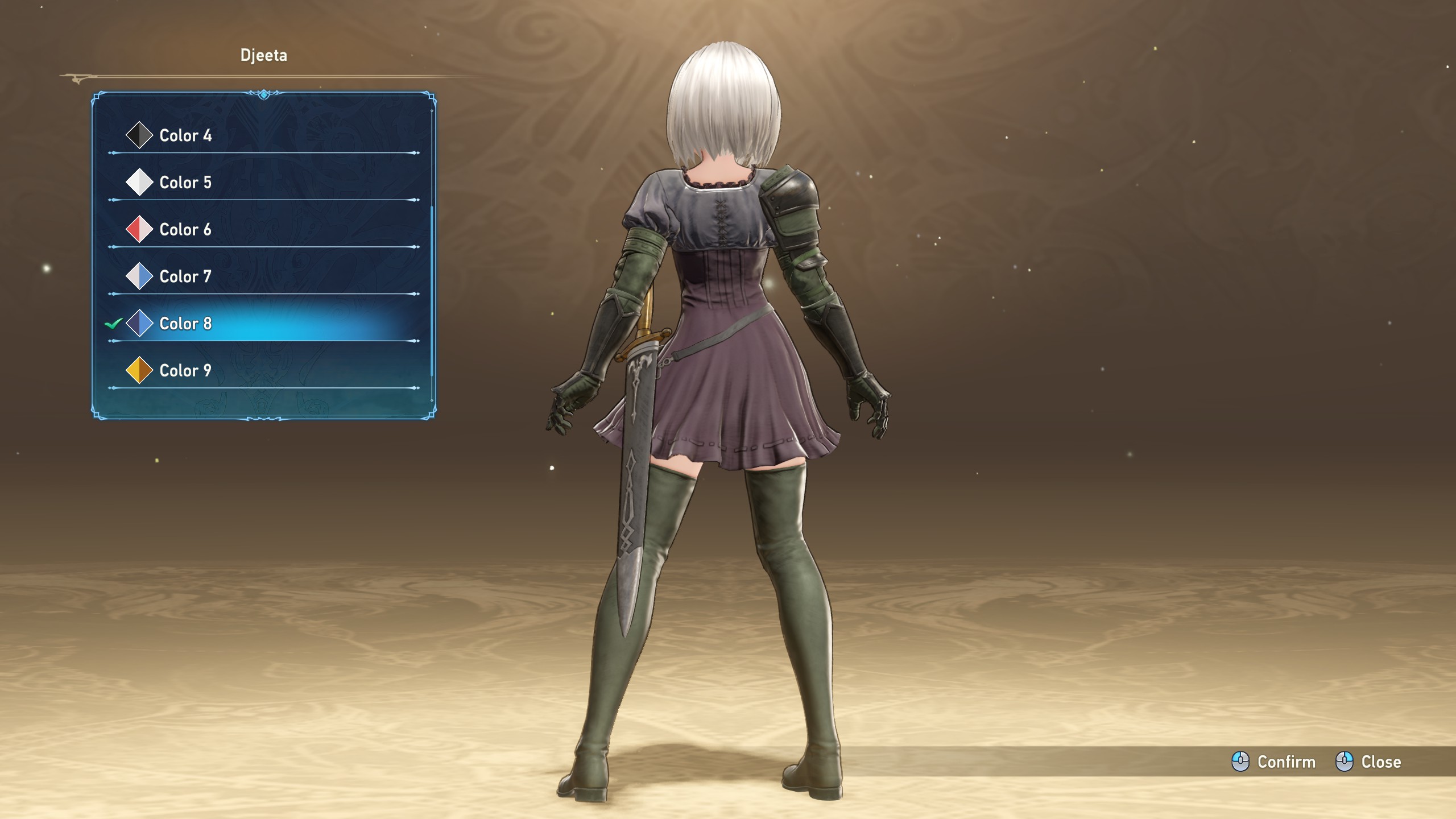
Task: Pick Color 6 from the list
Action: pos(185,230)
